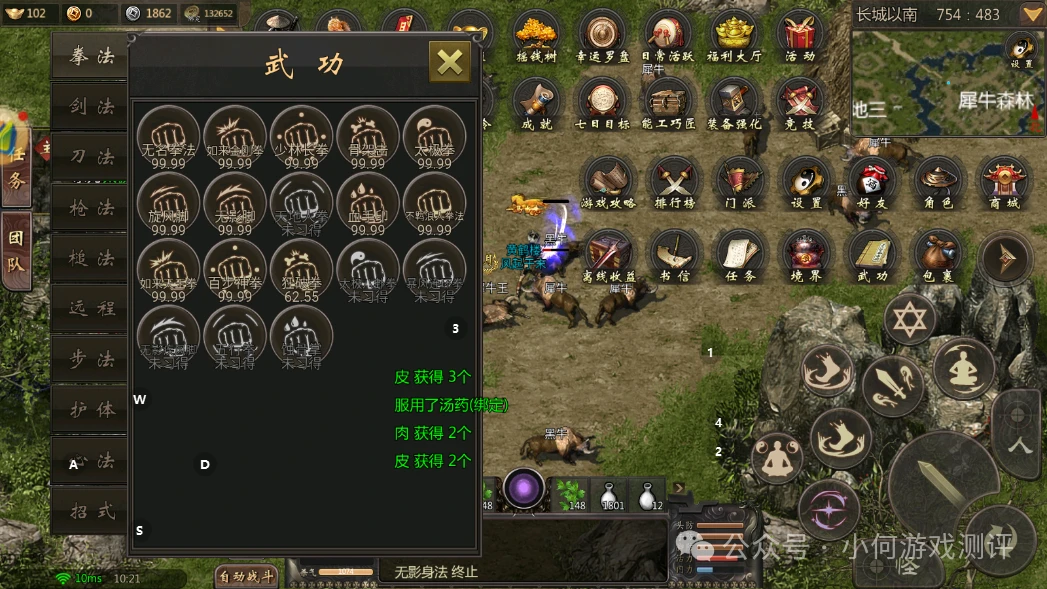Open the 商城 shop
This screenshot has width=1047, height=589.
pyautogui.click(x=1006, y=182)
